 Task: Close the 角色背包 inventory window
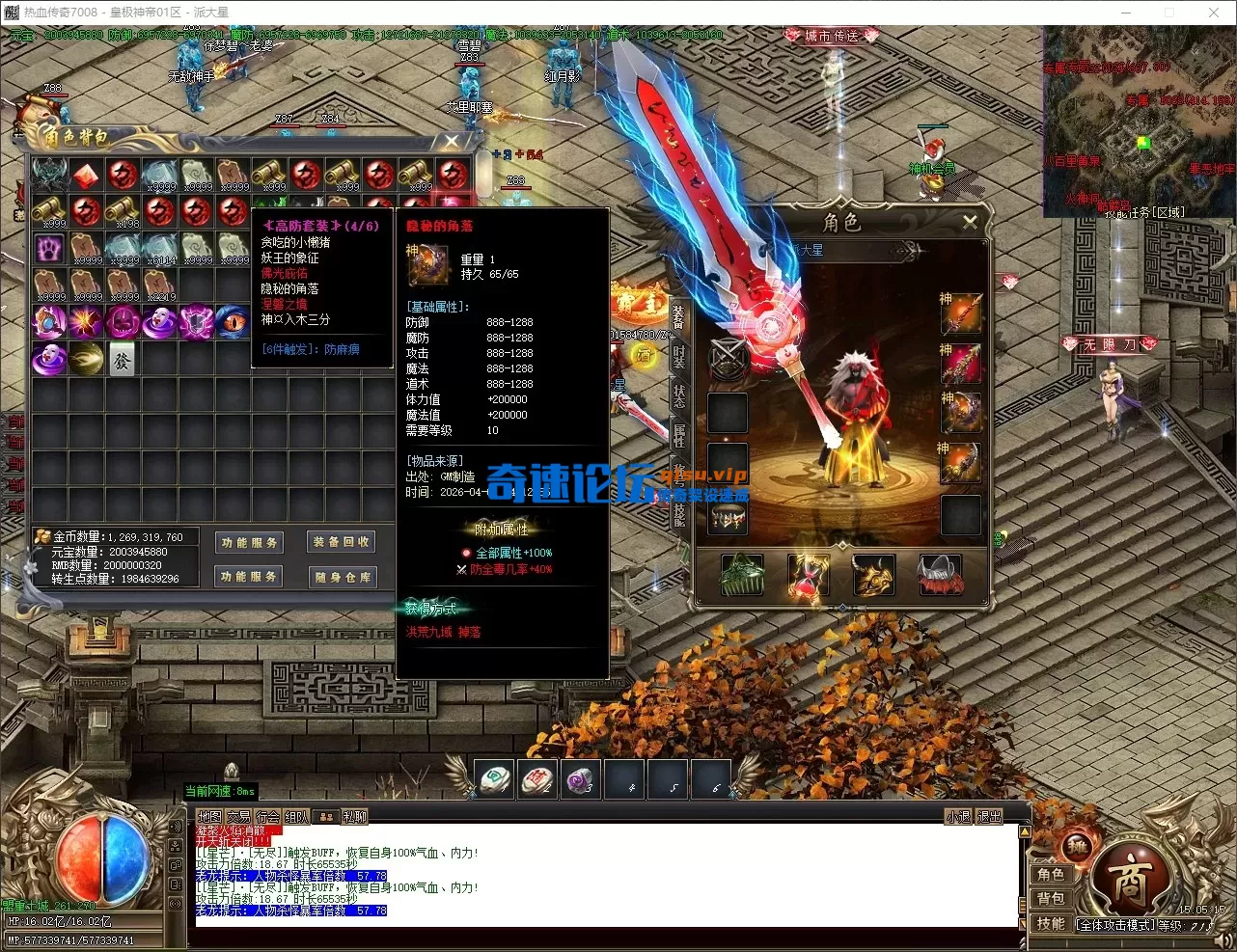452,142
